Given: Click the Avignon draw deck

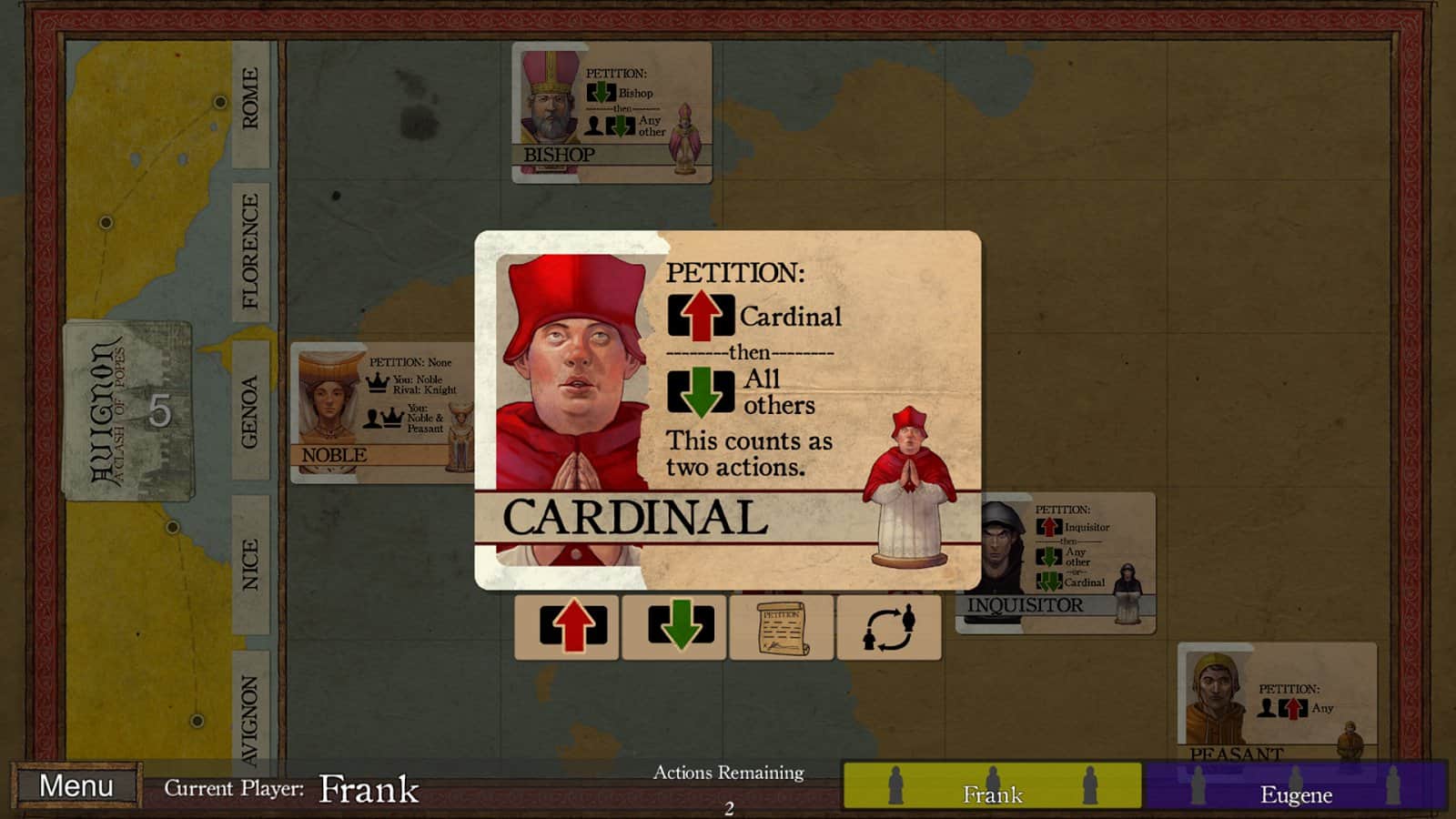Looking at the screenshot, I should point(128,410).
